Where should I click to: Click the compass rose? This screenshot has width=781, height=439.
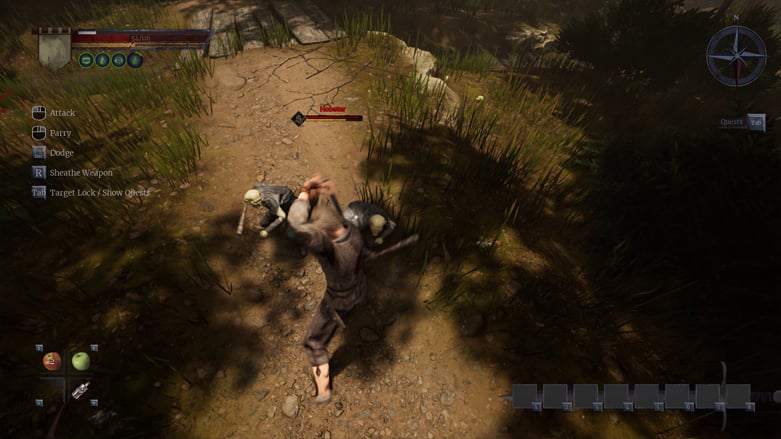(x=736, y=55)
